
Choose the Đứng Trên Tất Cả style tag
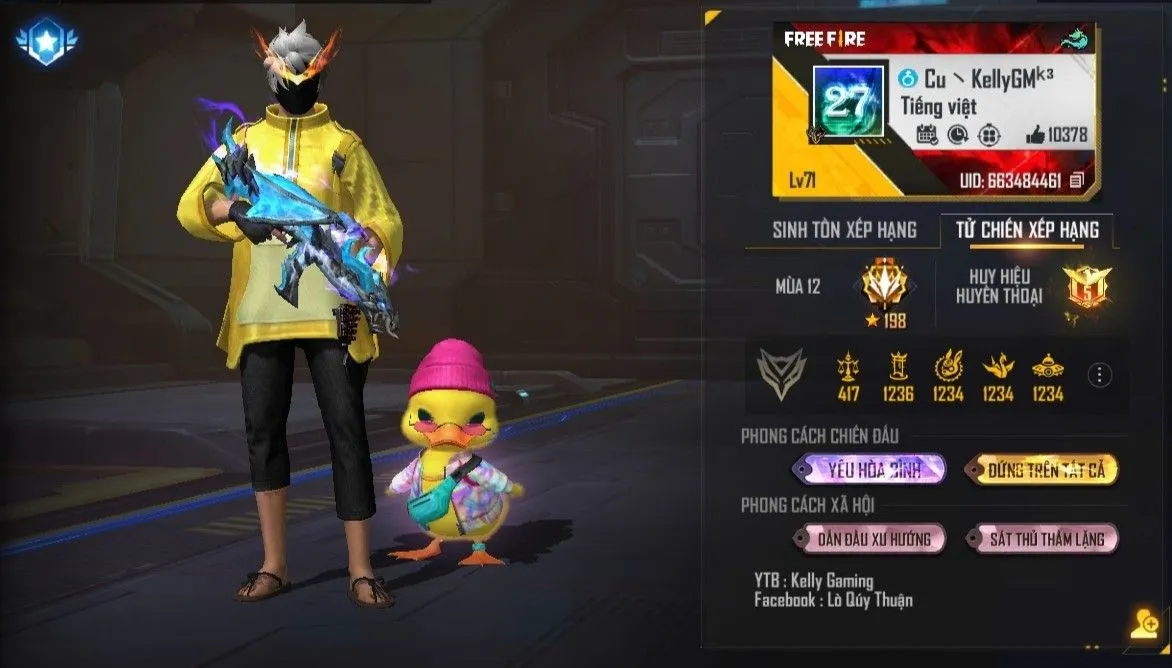coord(1040,469)
